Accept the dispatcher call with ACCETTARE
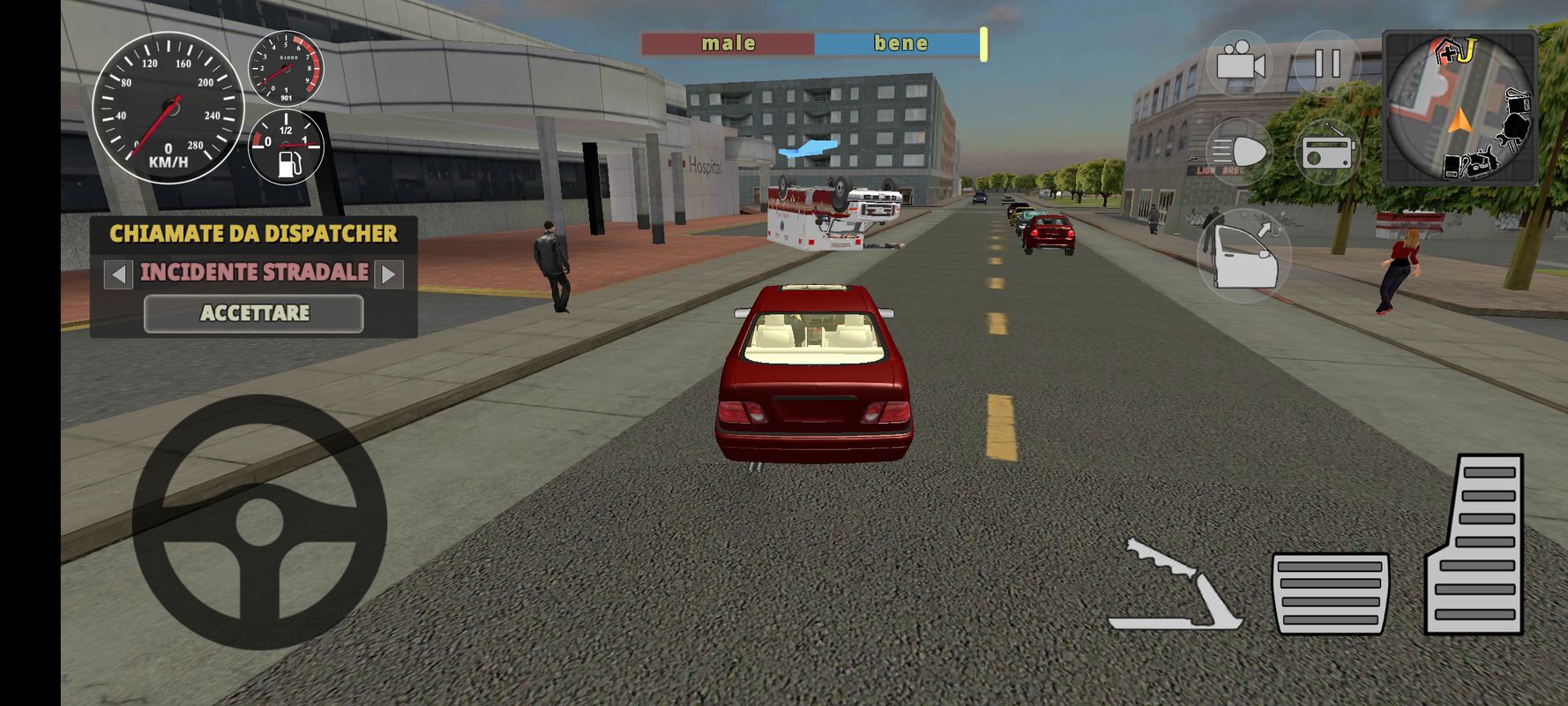The image size is (1568, 706). coord(254,313)
